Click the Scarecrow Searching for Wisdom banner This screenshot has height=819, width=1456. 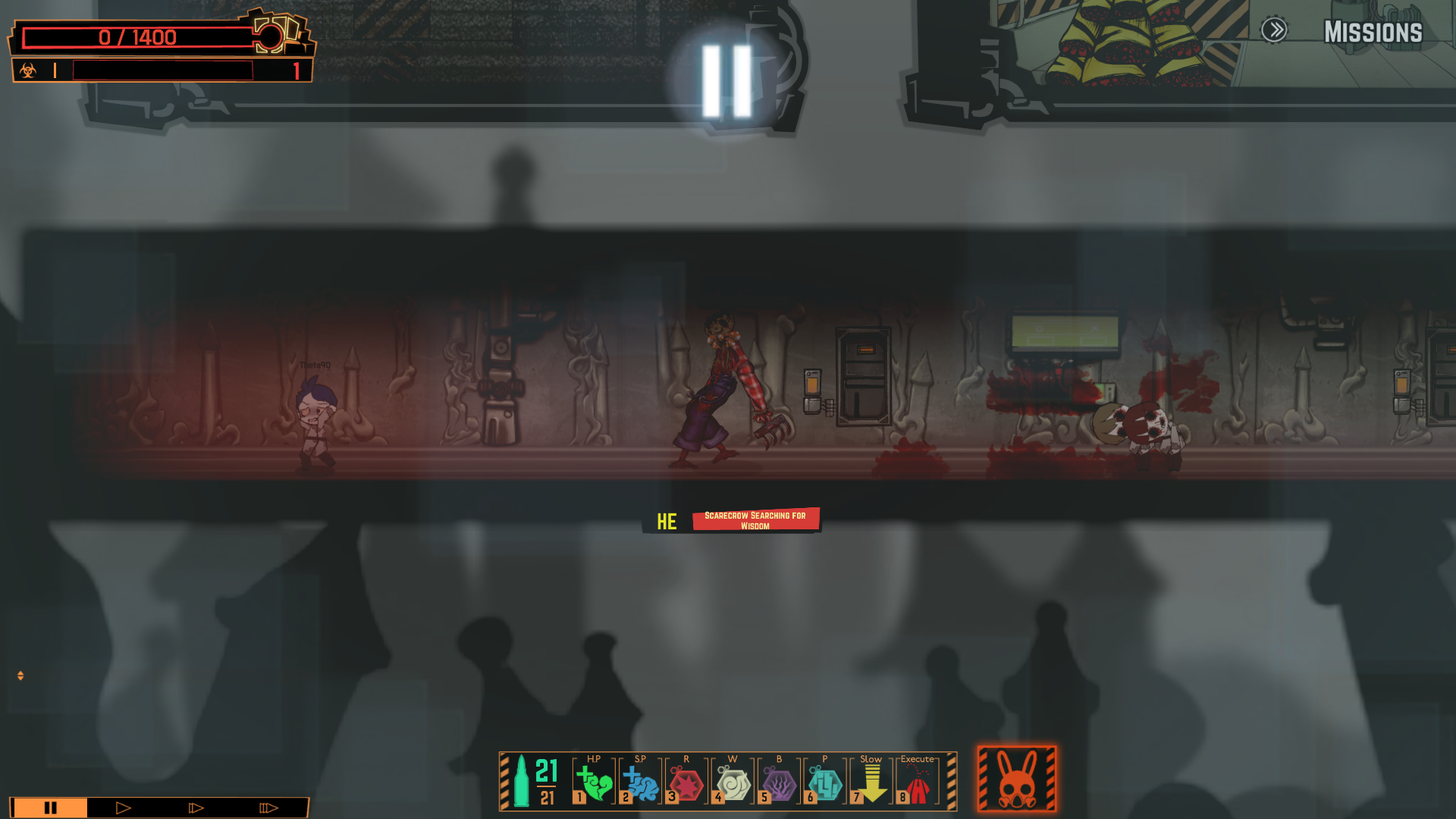point(755,520)
